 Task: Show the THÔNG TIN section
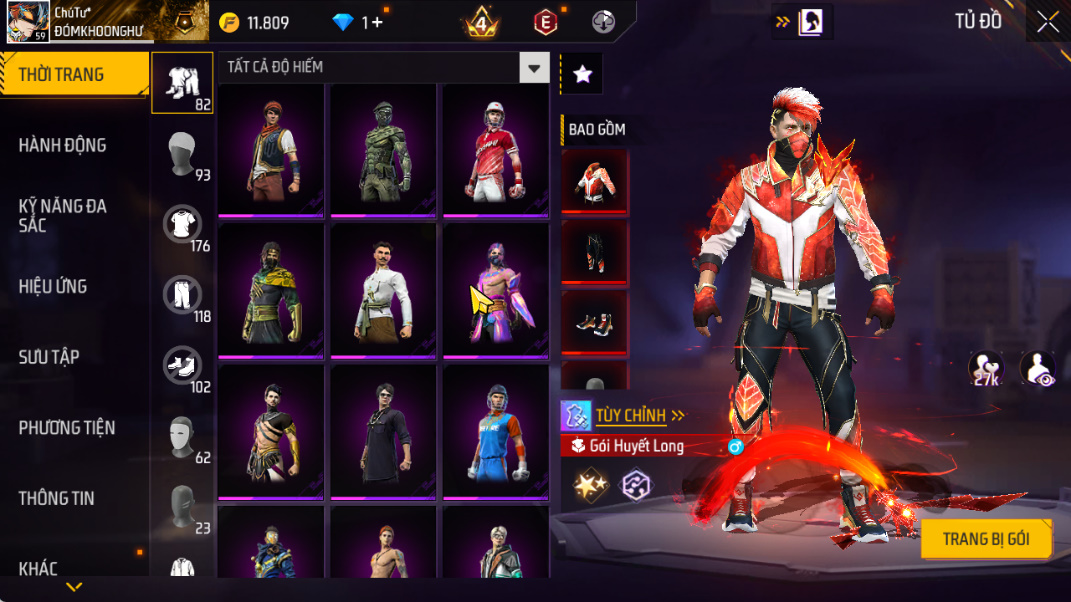click(x=56, y=498)
